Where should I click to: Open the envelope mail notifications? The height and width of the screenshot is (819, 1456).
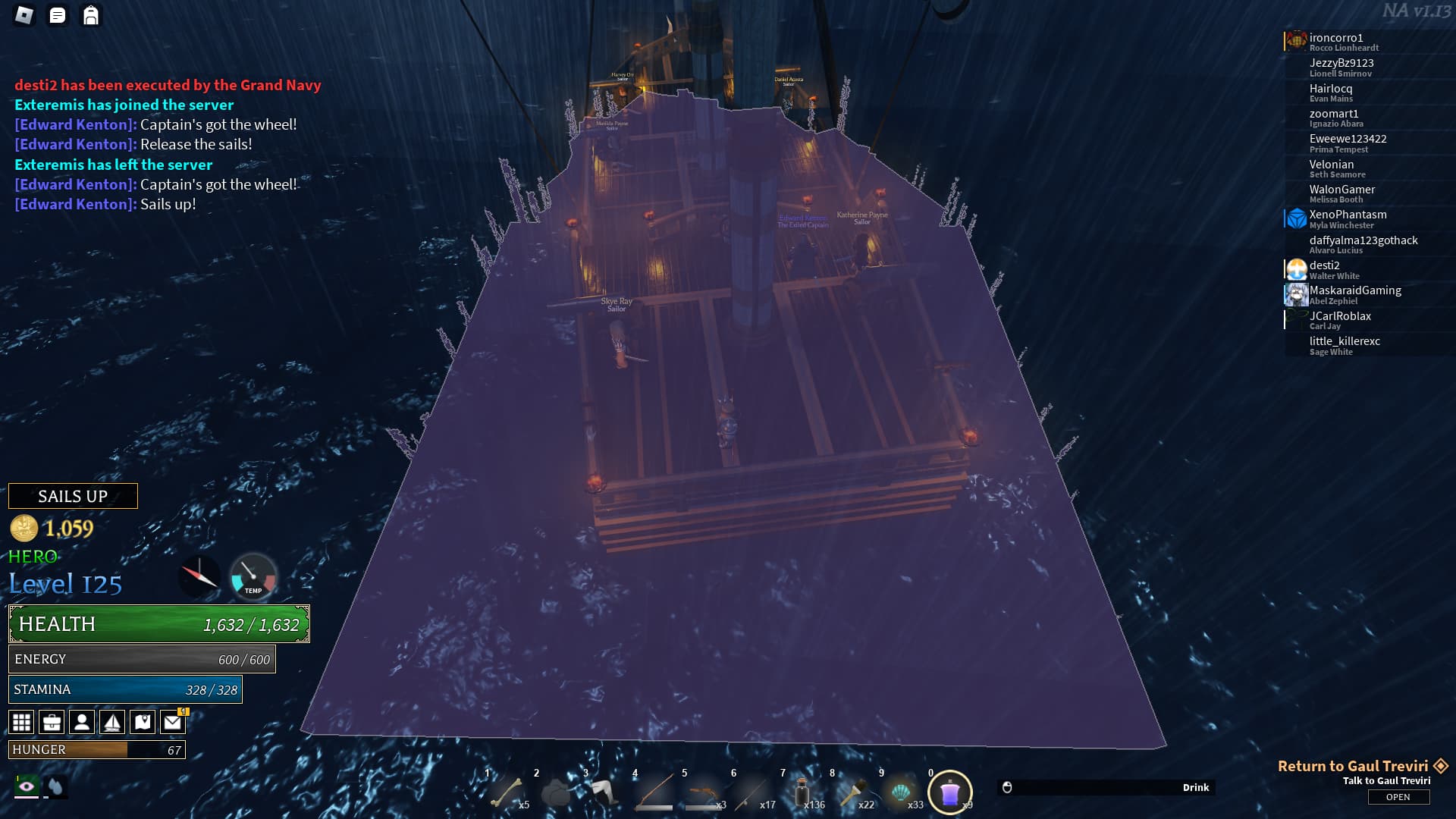pyautogui.click(x=173, y=722)
